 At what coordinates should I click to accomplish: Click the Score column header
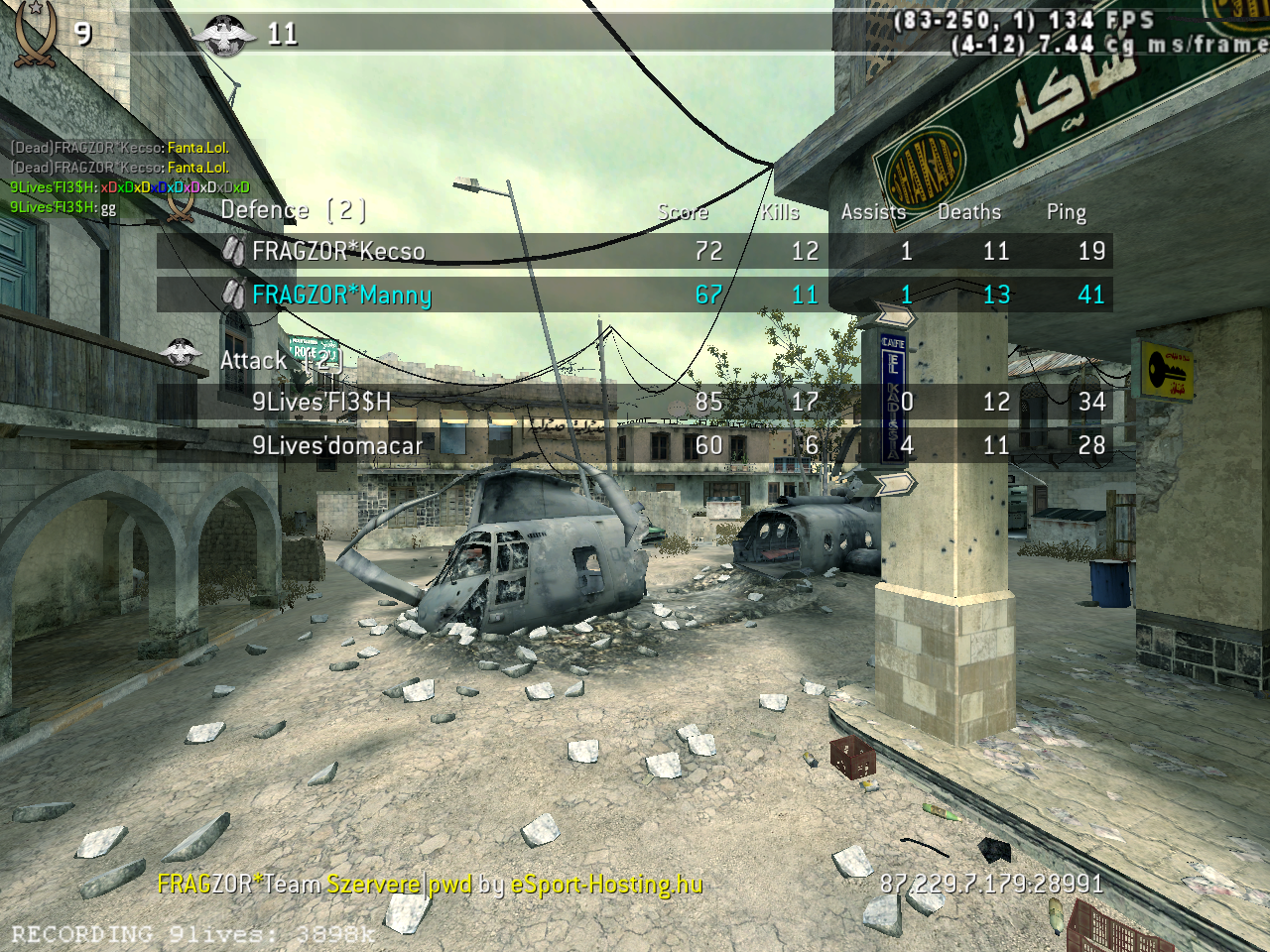683,212
